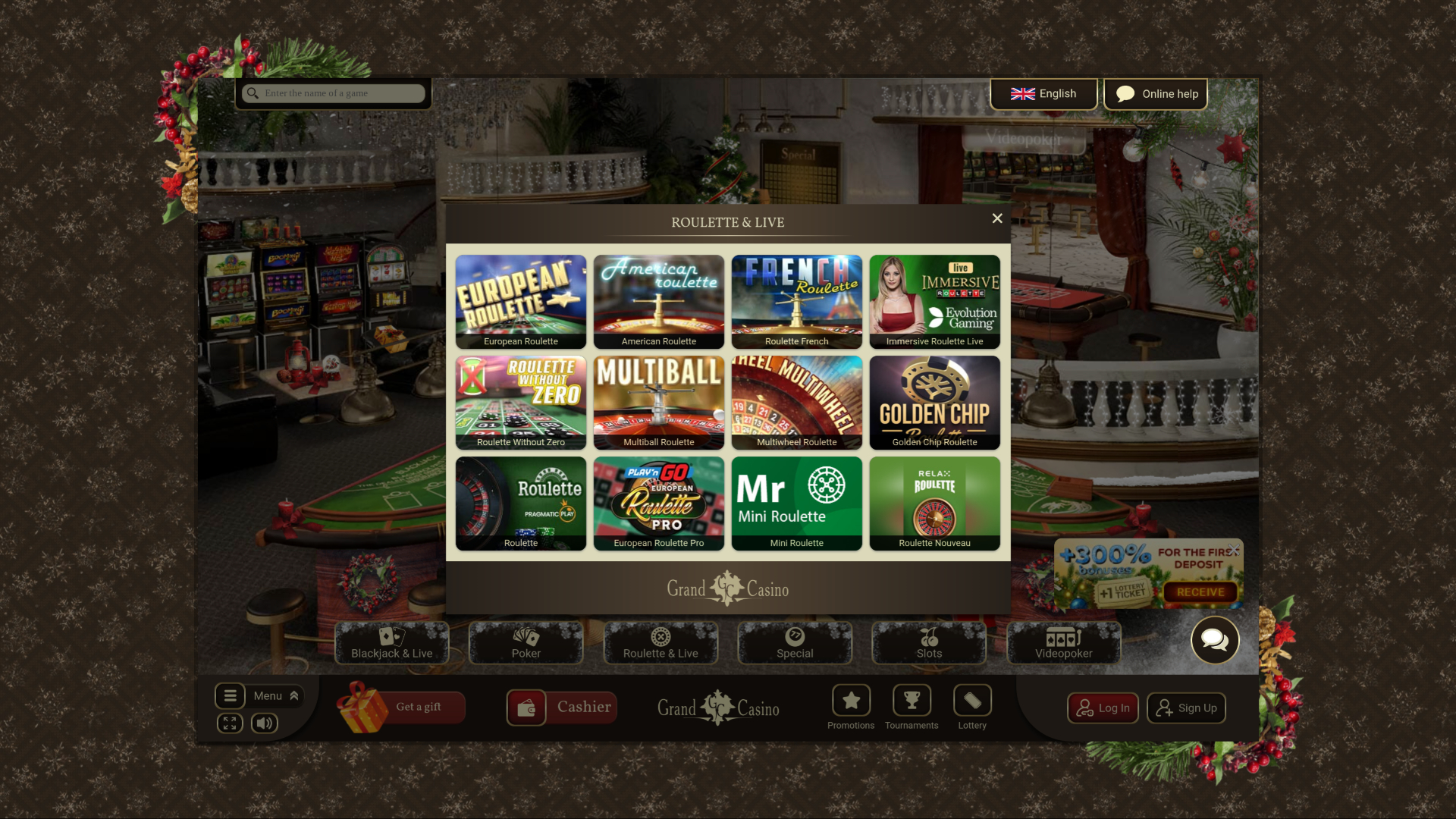Switch to the Videopoker tab

(x=1063, y=643)
